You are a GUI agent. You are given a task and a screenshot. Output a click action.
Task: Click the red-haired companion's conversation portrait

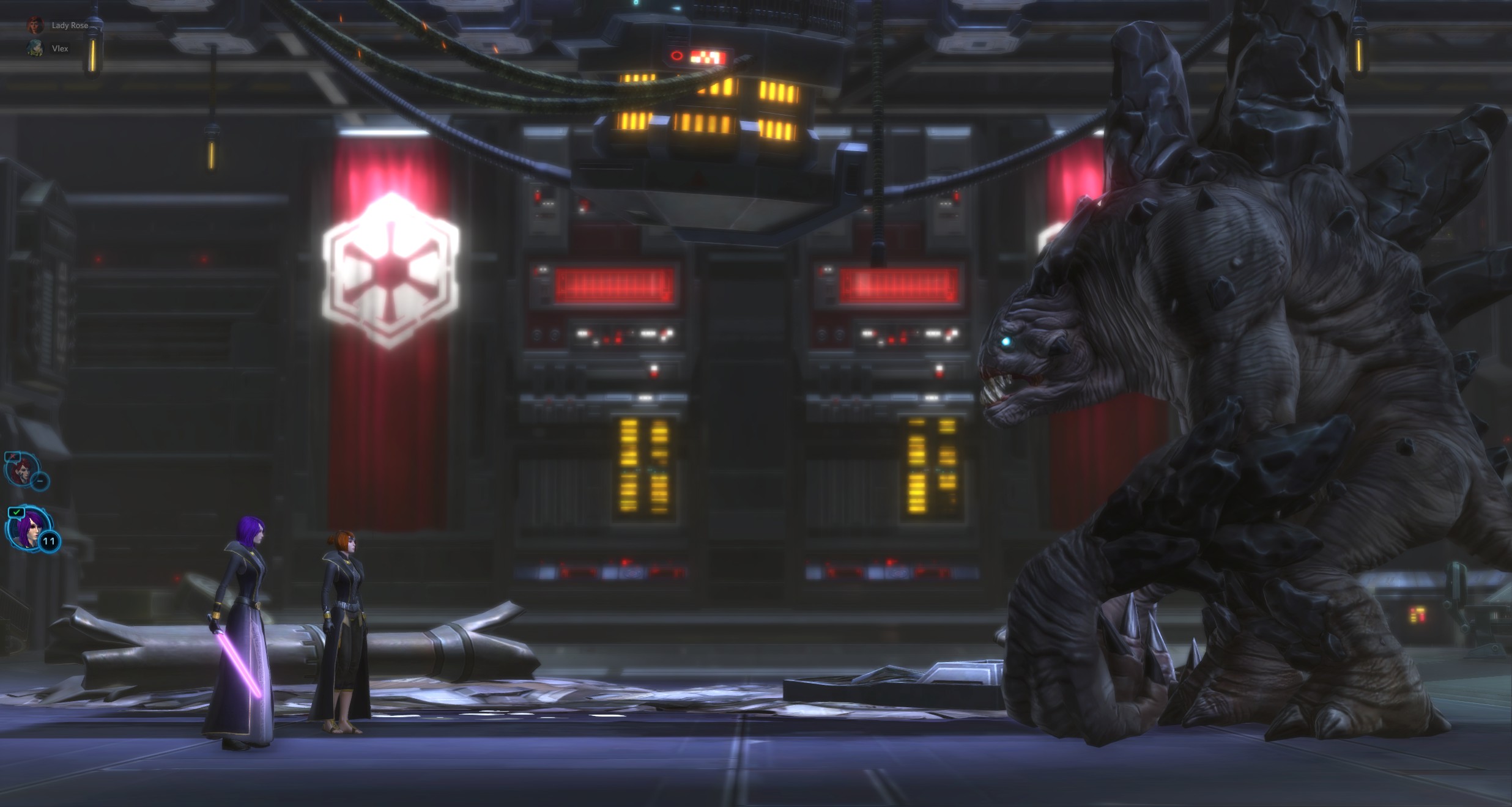(x=22, y=471)
